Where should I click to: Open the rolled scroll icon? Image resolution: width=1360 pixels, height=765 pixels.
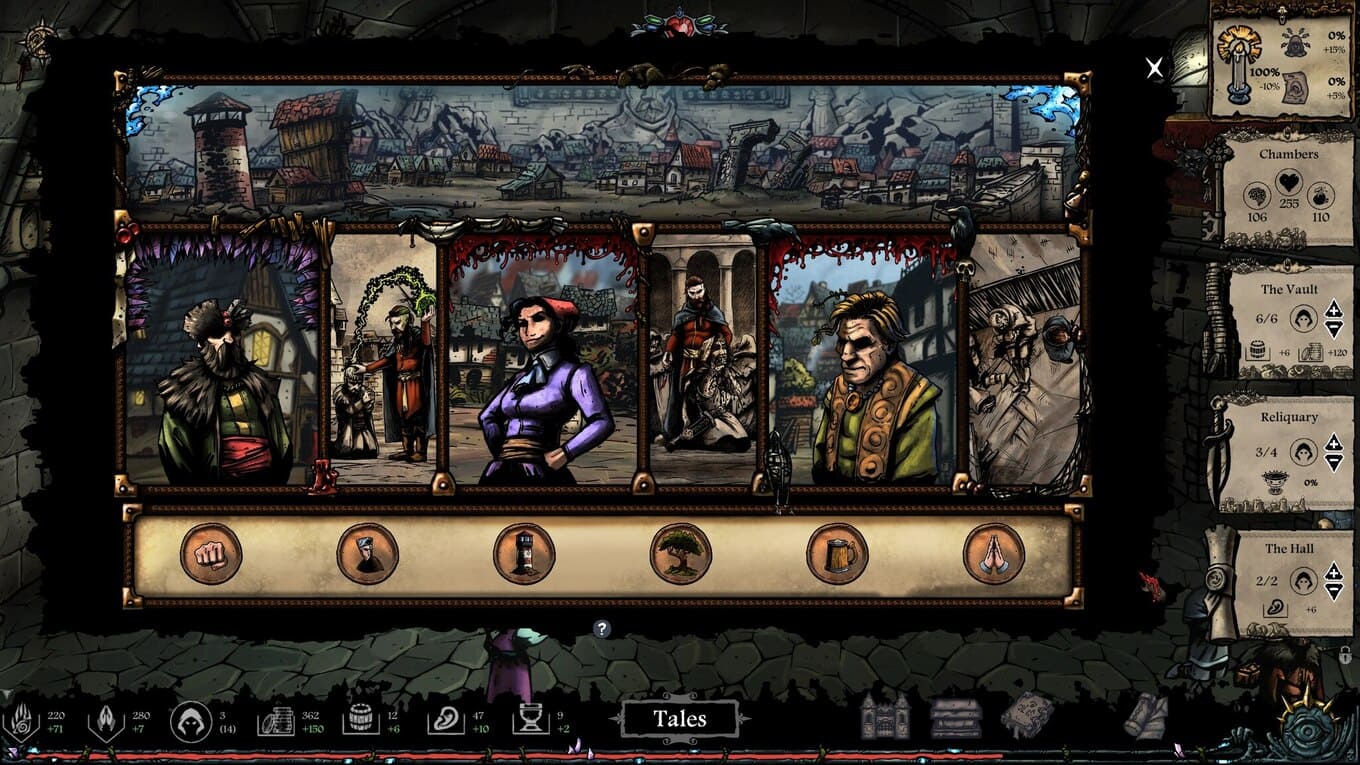pos(1145,716)
